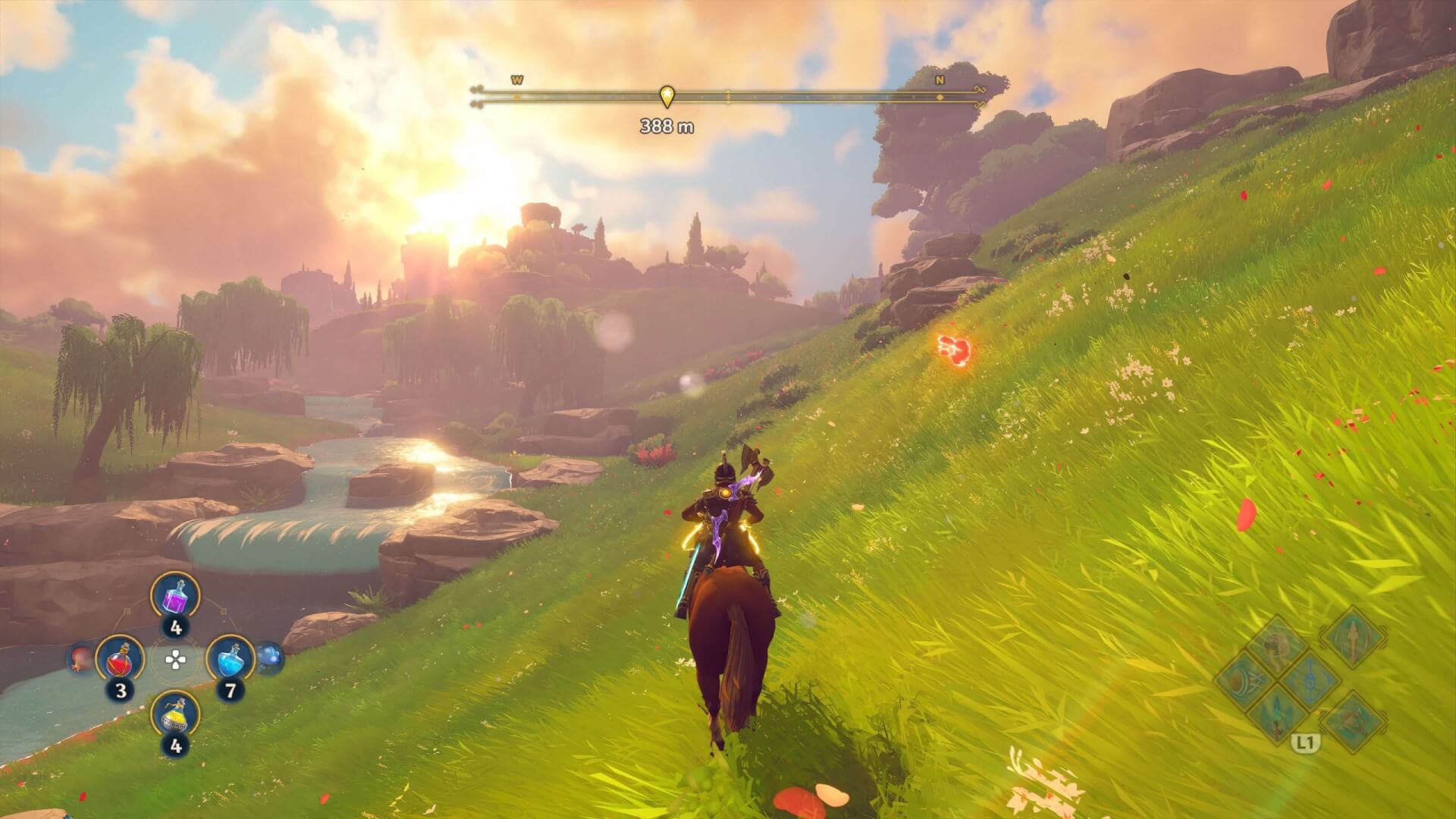Choose the yellow potion slot
1456x819 pixels.
point(175,714)
